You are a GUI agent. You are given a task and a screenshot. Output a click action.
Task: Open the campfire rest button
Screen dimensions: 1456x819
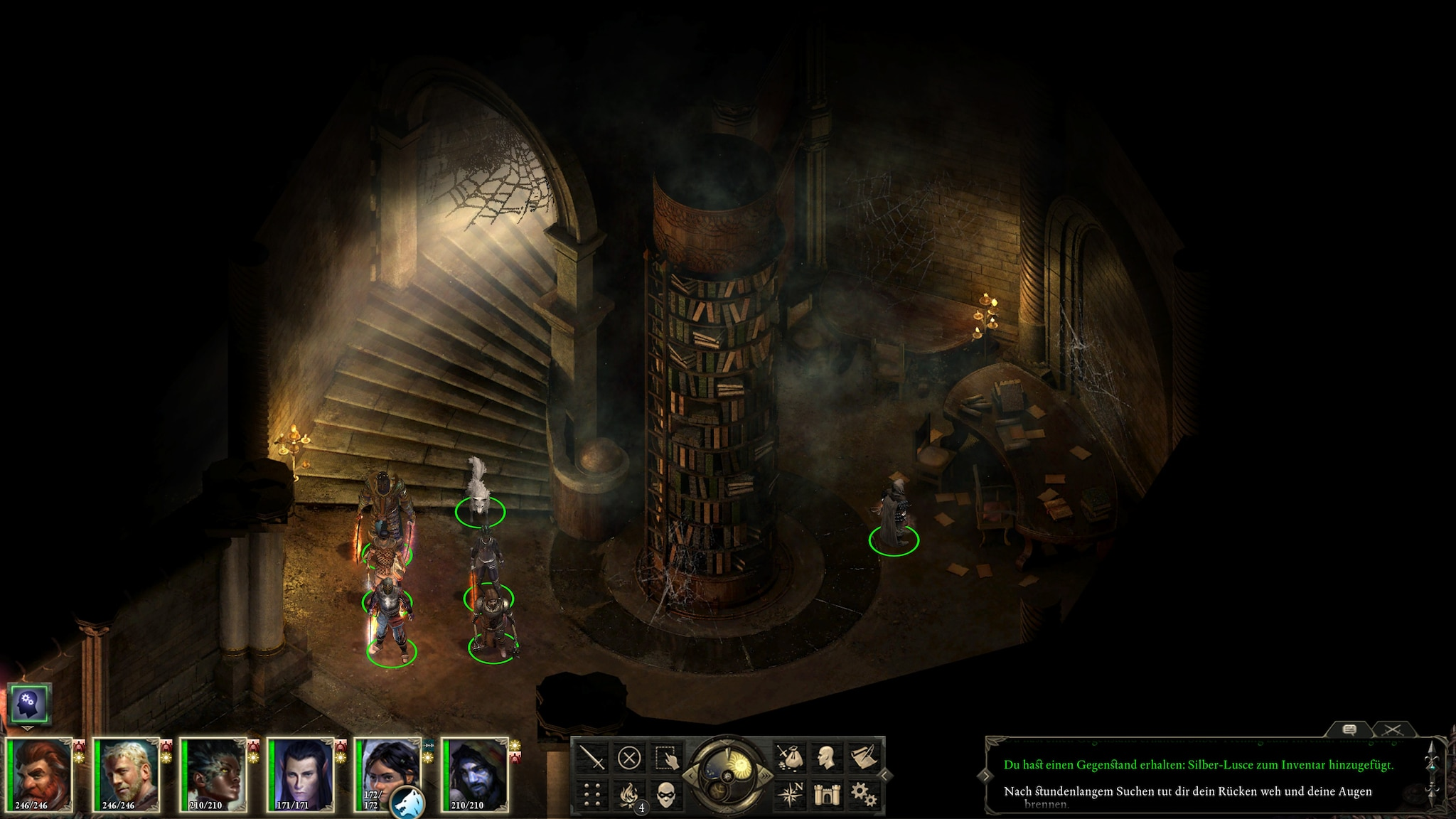[x=628, y=793]
